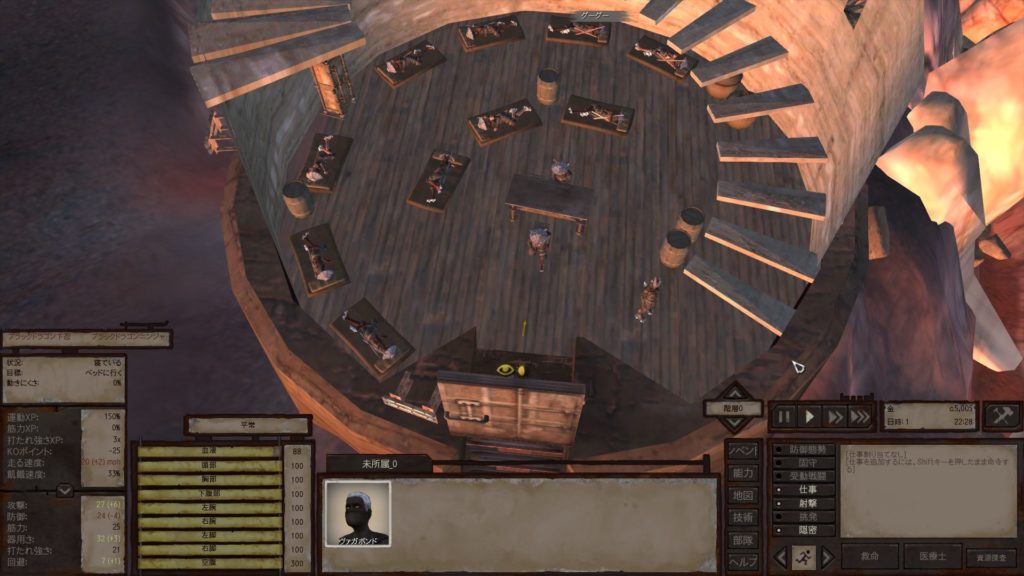
Task: Click the 医療士 (medic) button
Action: click(932, 557)
